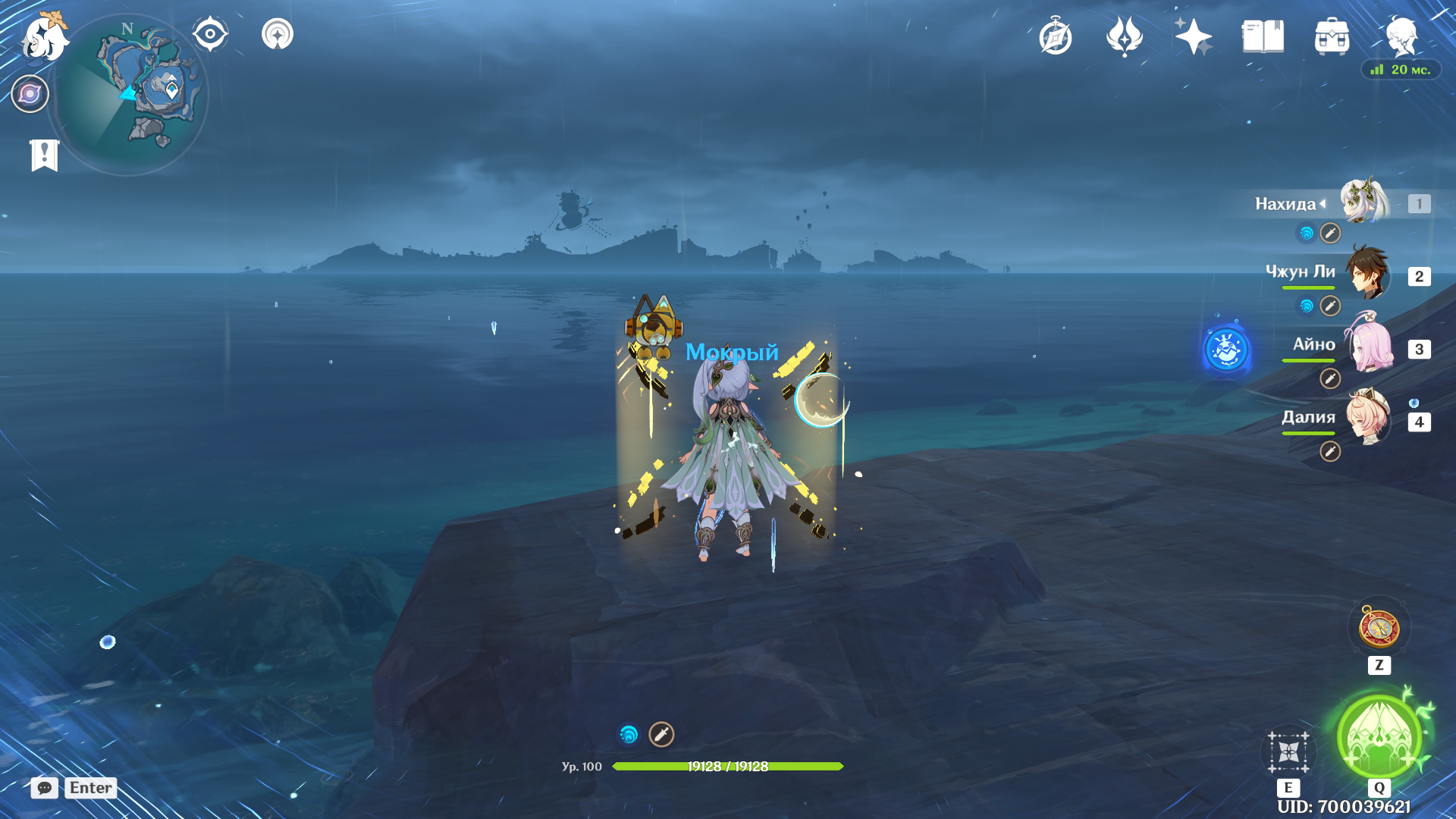
Task: Open the quest bookmark with exclamation mark
Action: 45,155
